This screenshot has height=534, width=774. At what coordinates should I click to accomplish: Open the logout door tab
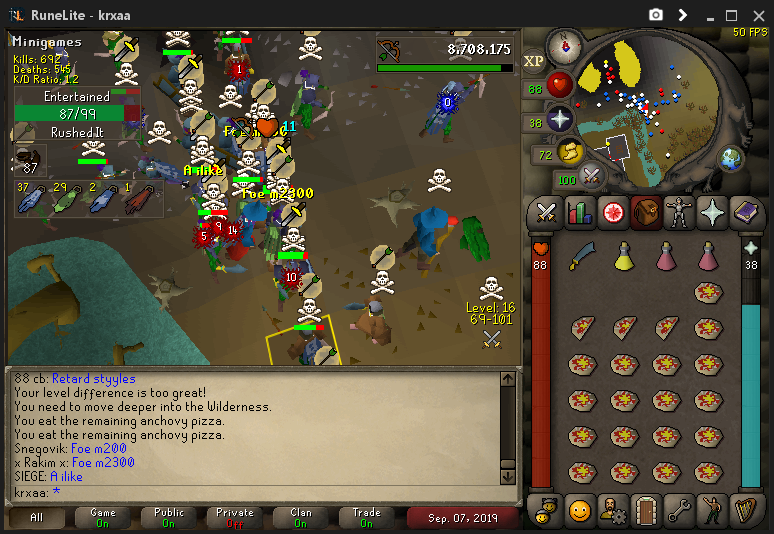[x=645, y=510]
